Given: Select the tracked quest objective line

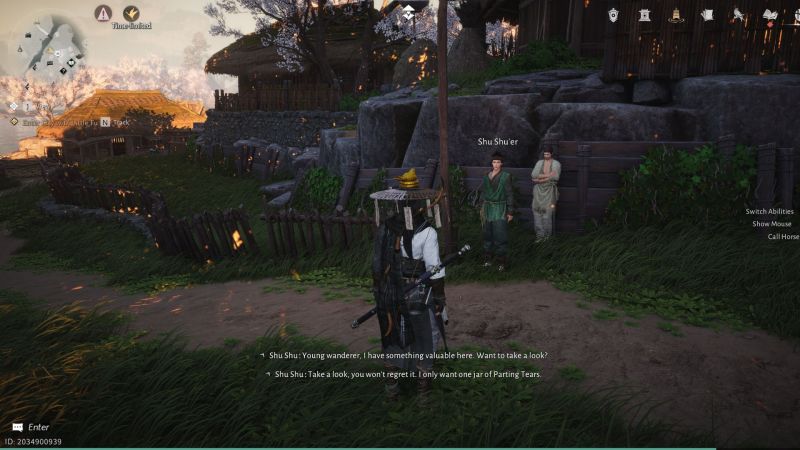Looking at the screenshot, I should click(x=60, y=121).
